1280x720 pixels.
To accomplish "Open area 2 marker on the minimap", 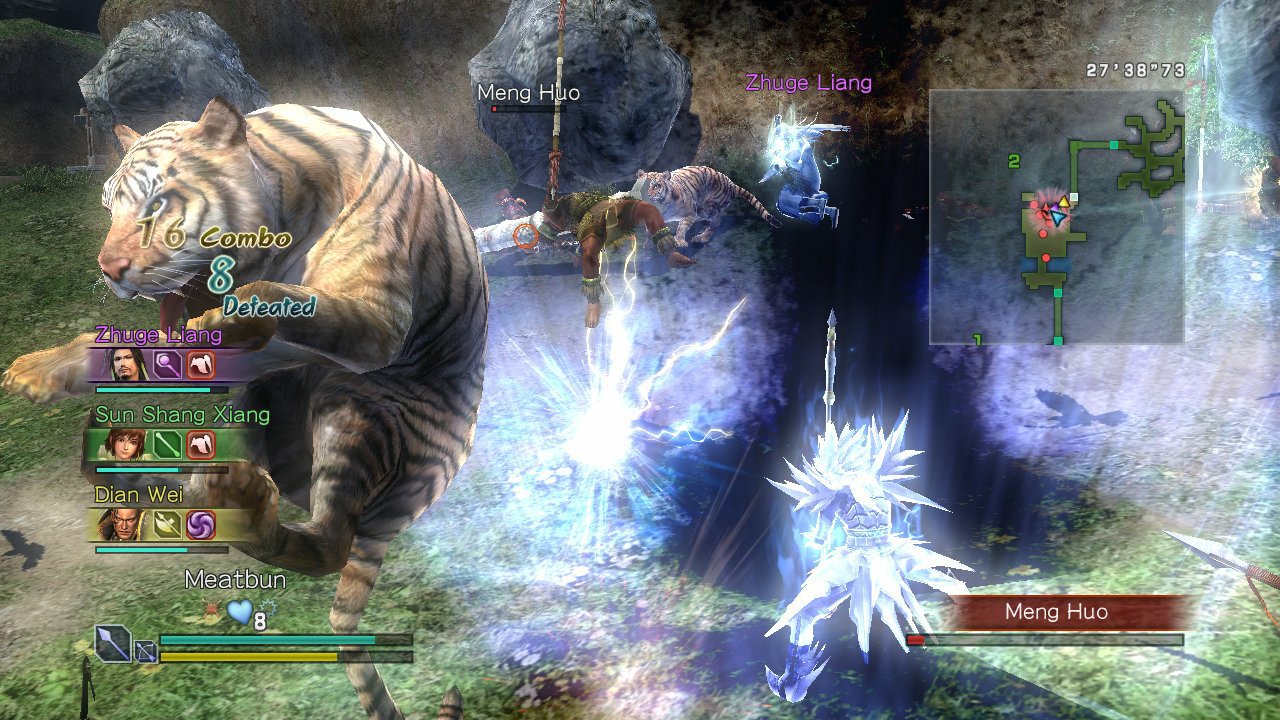I will (x=1014, y=161).
